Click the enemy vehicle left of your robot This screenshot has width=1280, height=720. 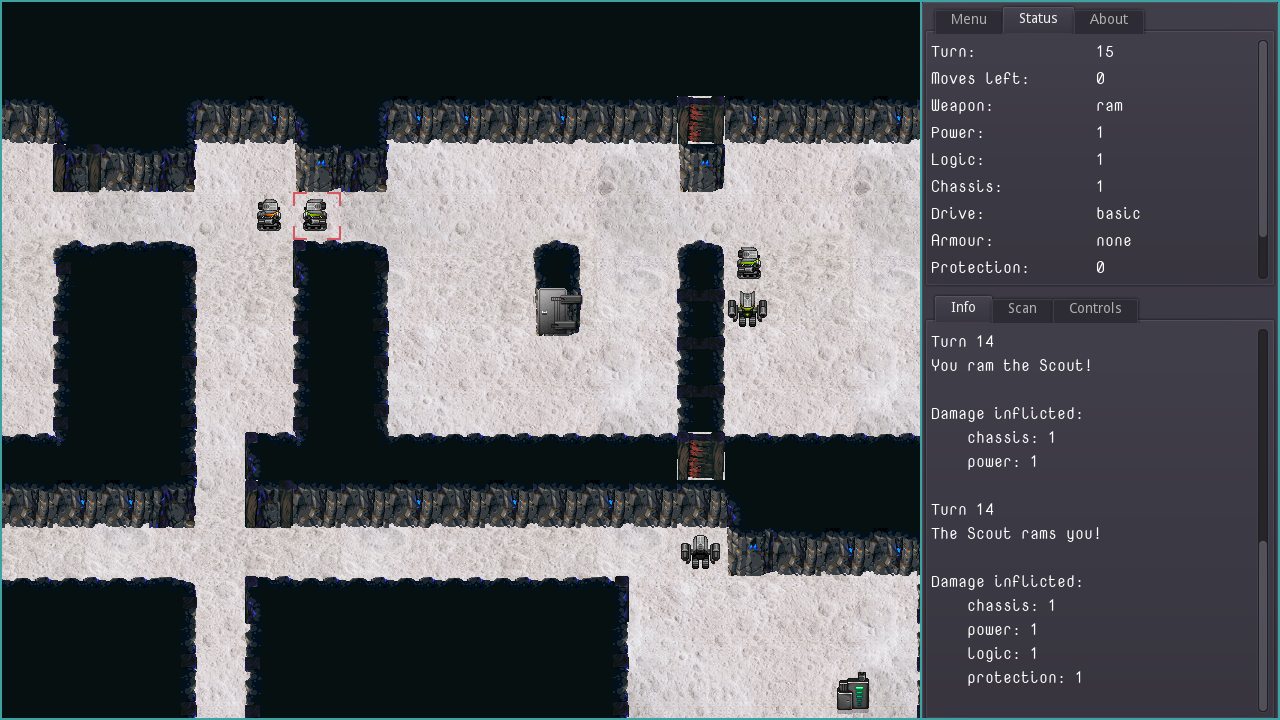[268, 213]
